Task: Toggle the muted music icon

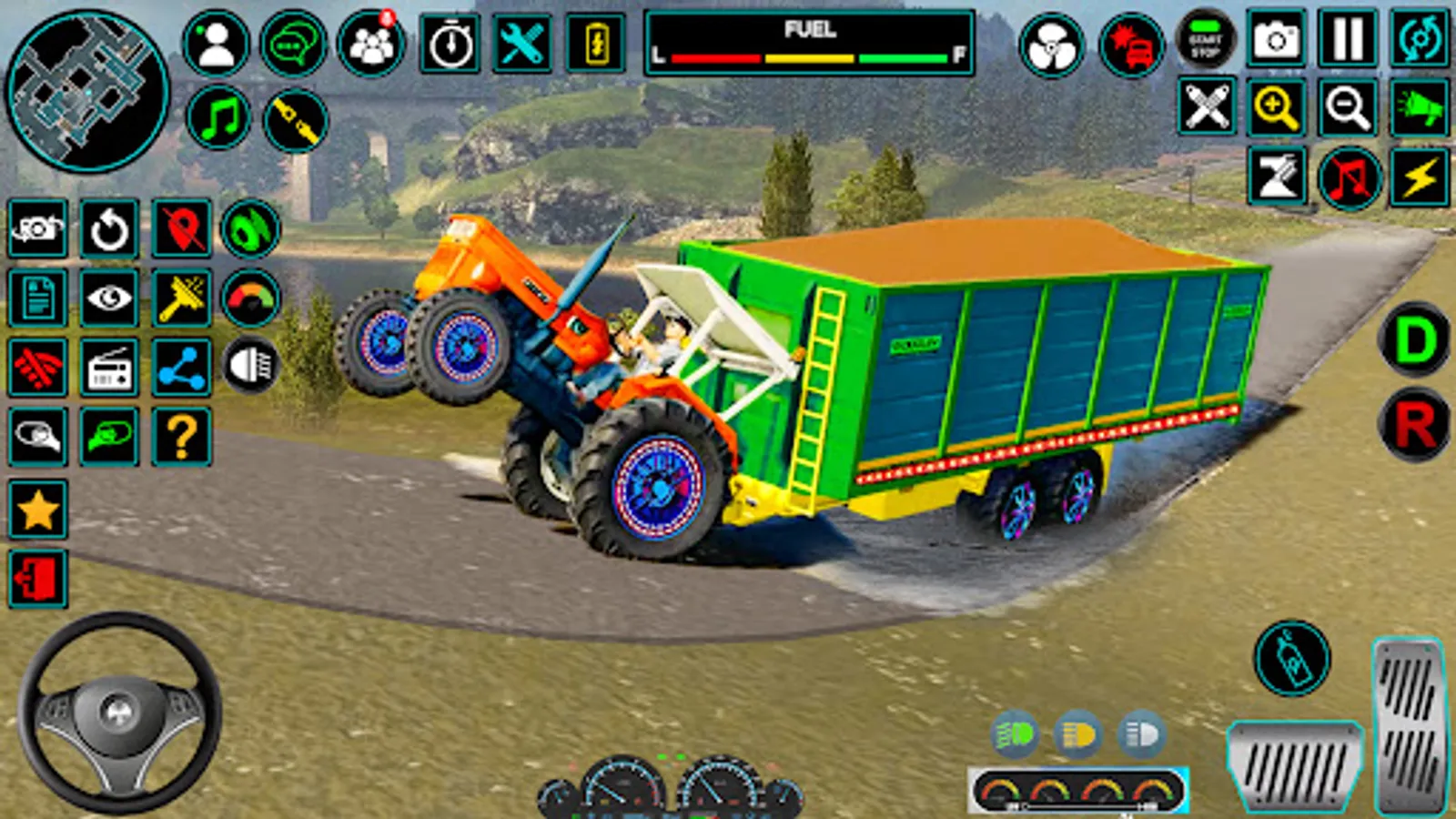Action: [x=1349, y=177]
